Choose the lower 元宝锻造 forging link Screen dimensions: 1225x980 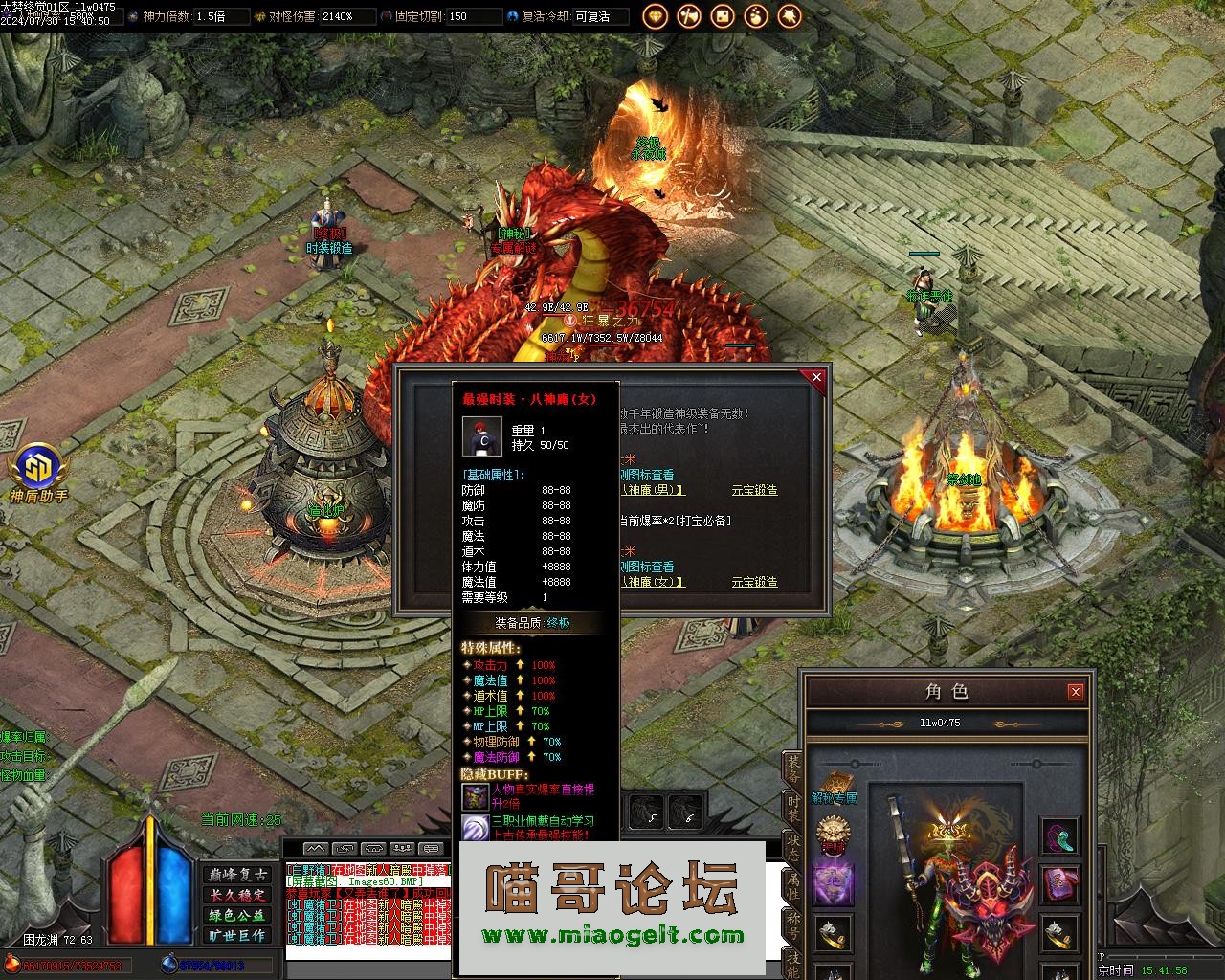754,582
